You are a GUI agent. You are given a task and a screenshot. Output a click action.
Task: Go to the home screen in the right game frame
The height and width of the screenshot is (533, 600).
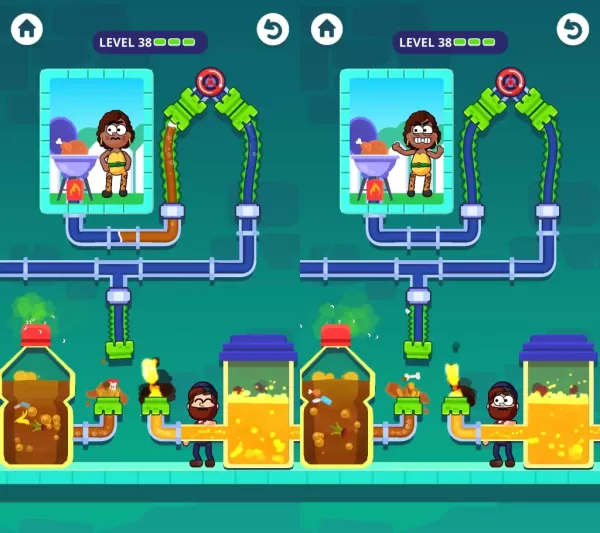[327, 29]
